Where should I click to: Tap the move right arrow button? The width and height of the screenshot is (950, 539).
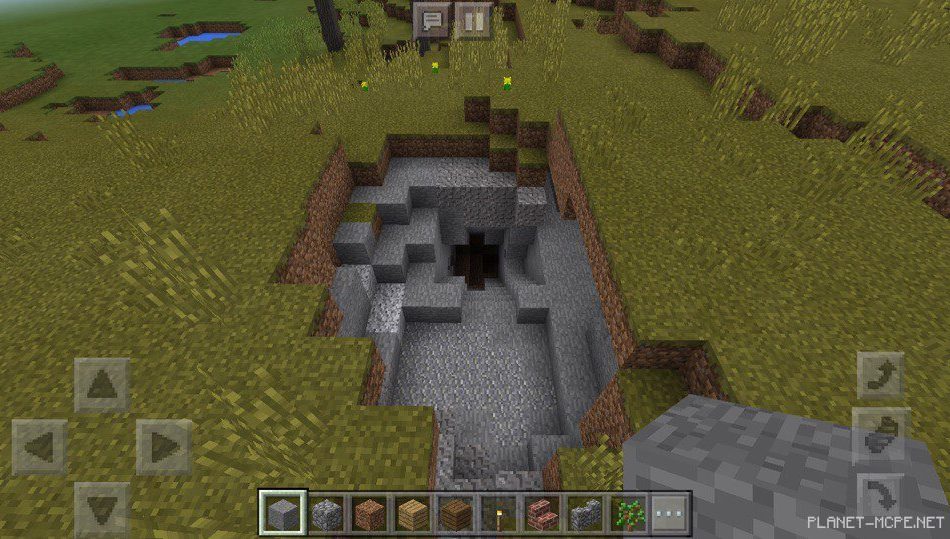click(164, 447)
